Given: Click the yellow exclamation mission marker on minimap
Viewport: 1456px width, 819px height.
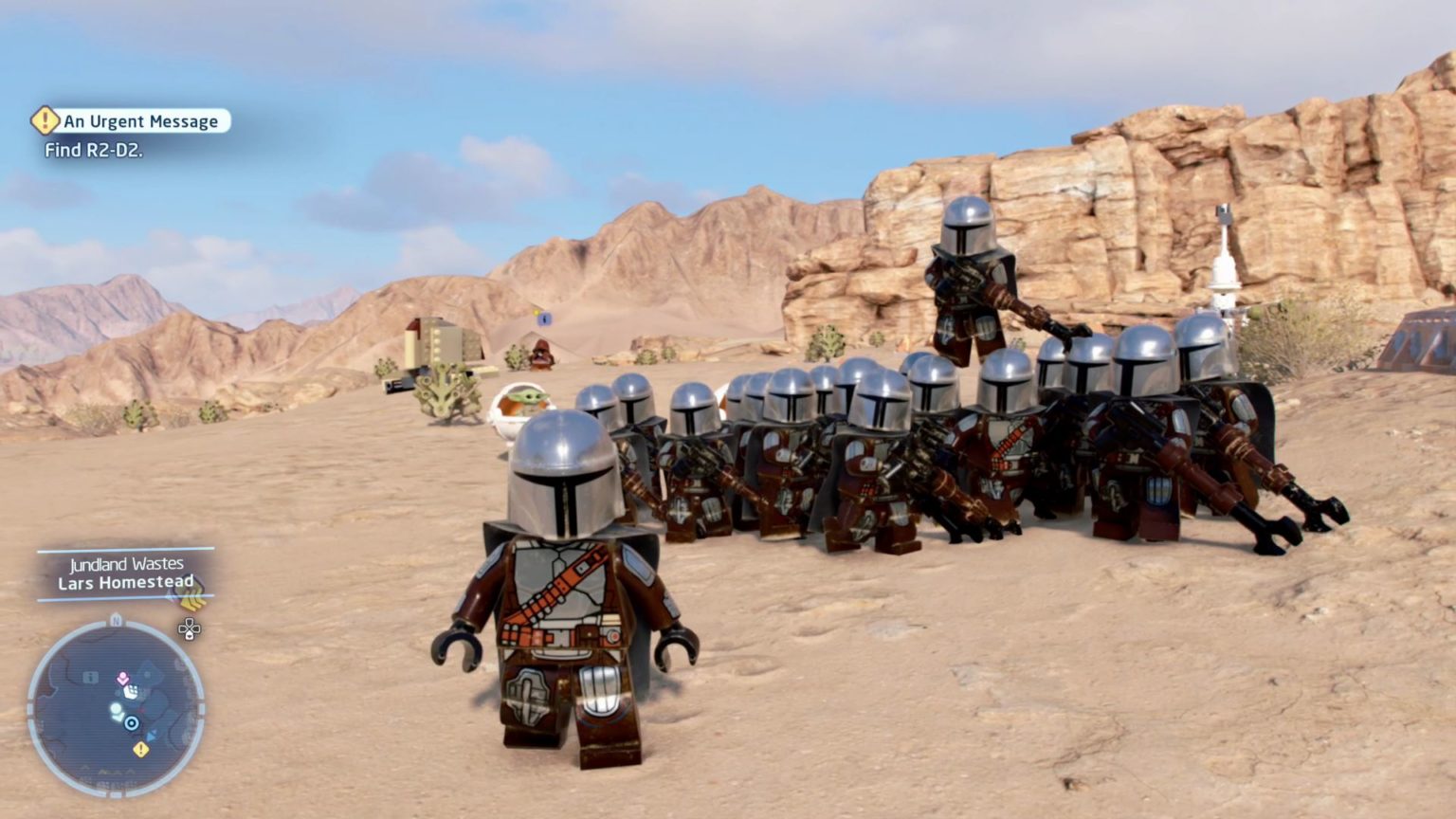Looking at the screenshot, I should pyautogui.click(x=141, y=749).
